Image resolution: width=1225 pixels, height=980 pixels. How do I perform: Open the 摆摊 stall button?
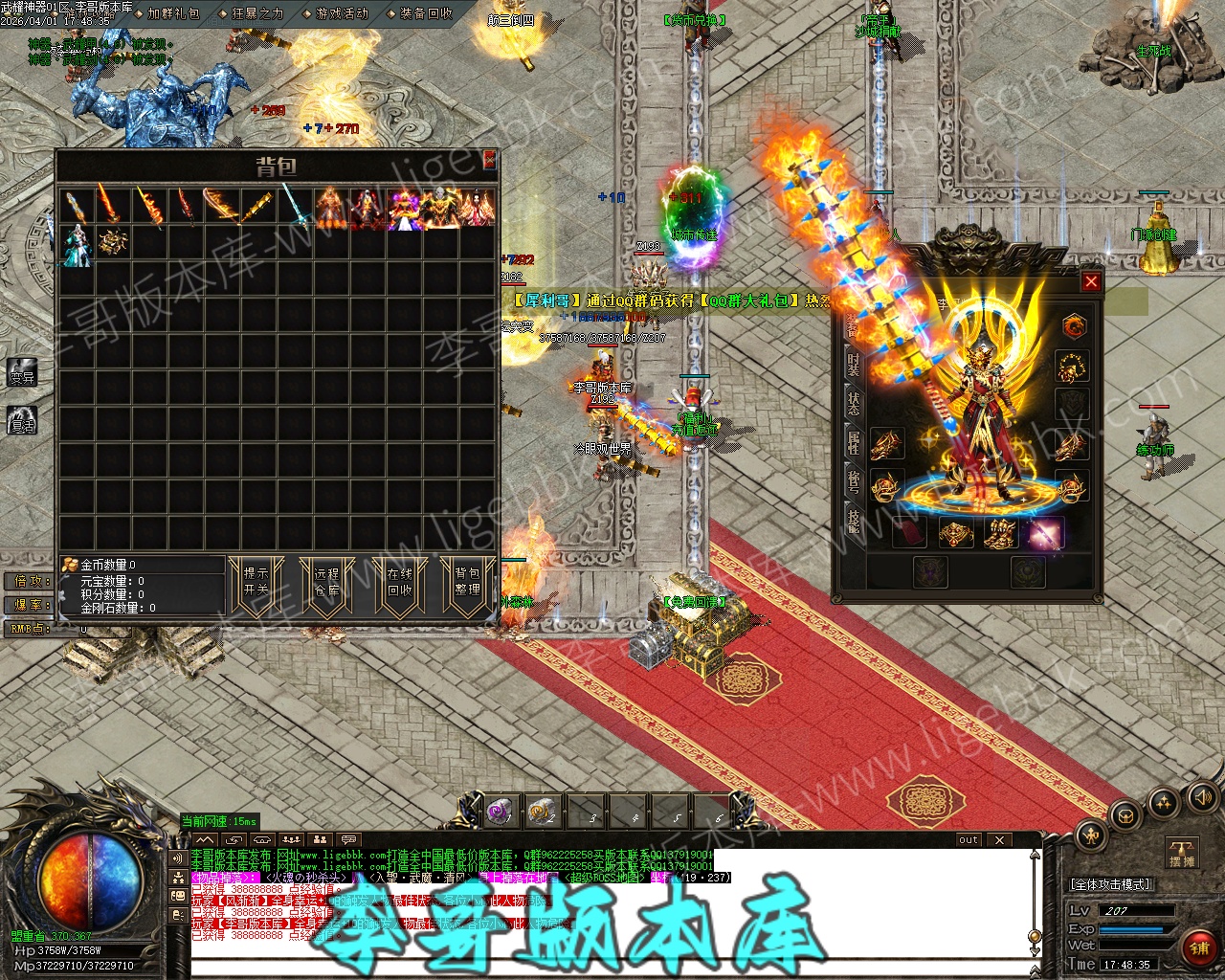1181,851
